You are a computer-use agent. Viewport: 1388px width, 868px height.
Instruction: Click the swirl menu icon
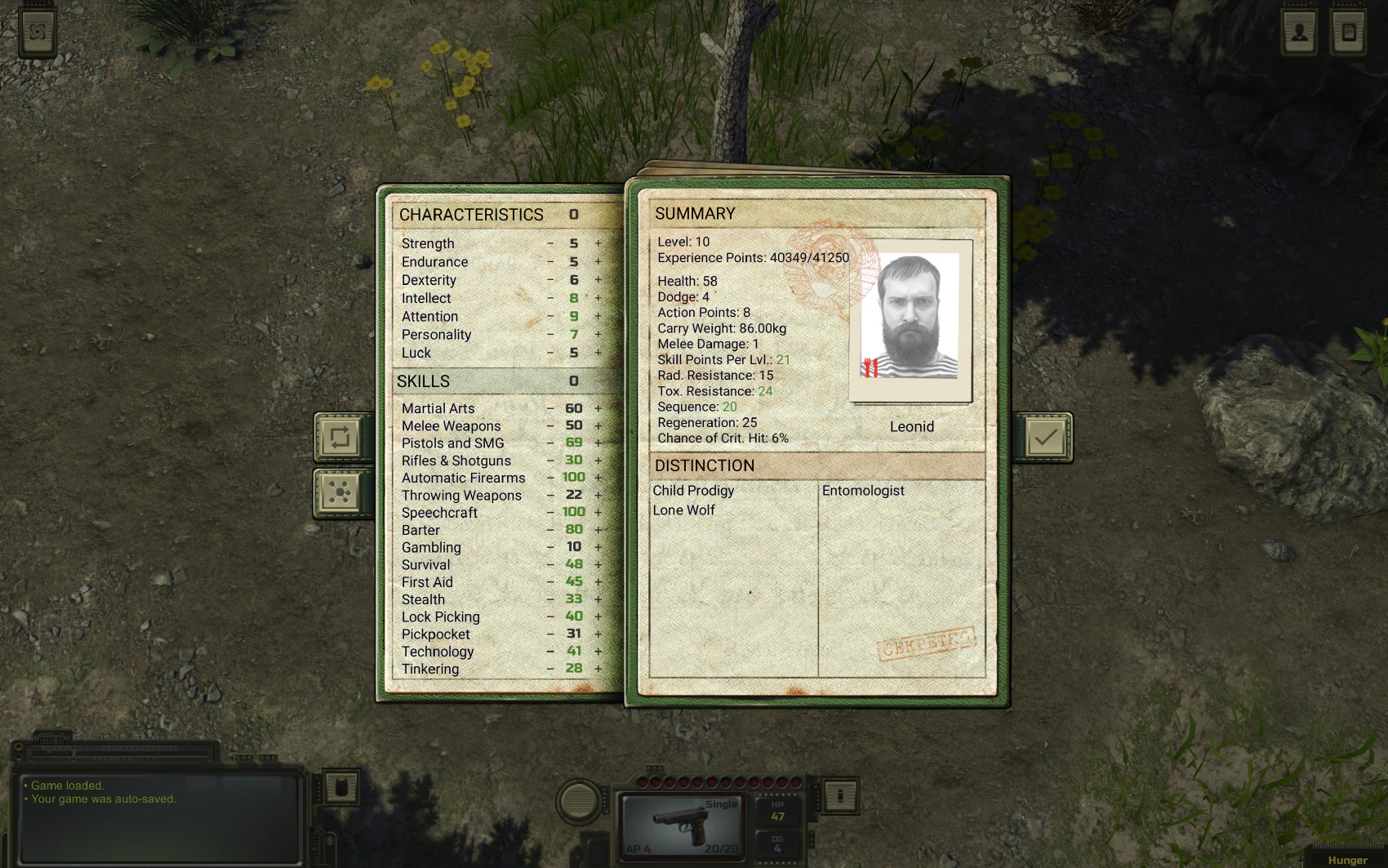38,33
